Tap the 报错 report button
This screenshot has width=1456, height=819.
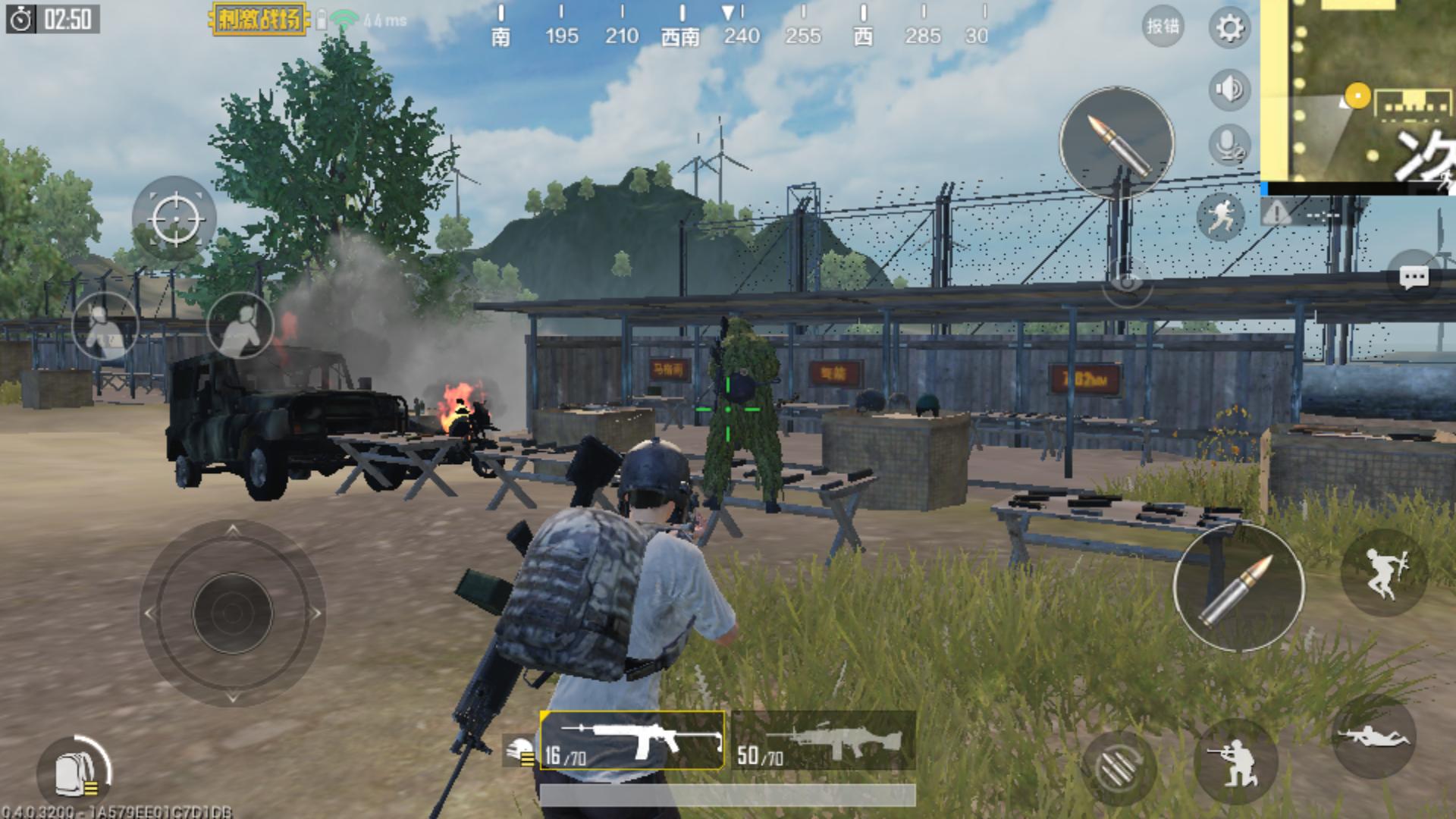(x=1163, y=27)
